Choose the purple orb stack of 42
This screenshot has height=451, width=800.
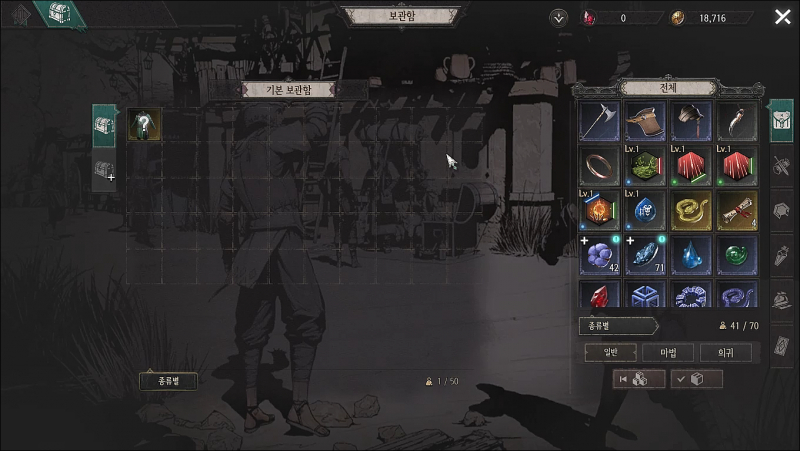(x=599, y=256)
